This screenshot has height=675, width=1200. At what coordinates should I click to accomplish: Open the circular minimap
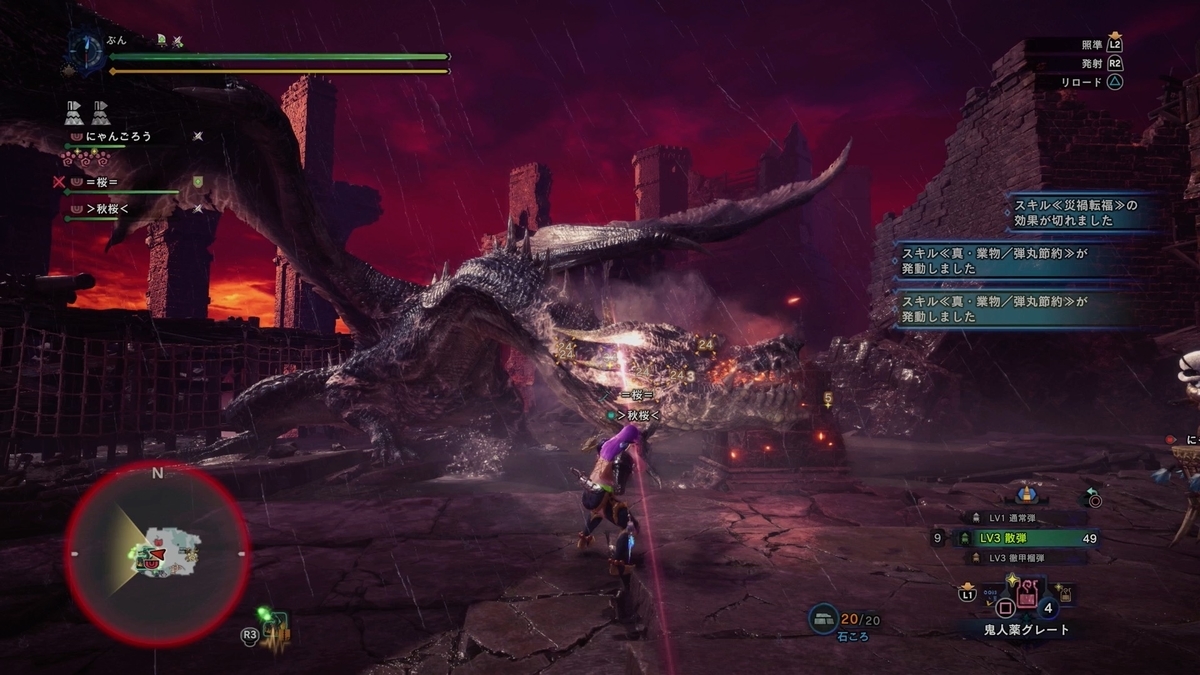point(157,552)
